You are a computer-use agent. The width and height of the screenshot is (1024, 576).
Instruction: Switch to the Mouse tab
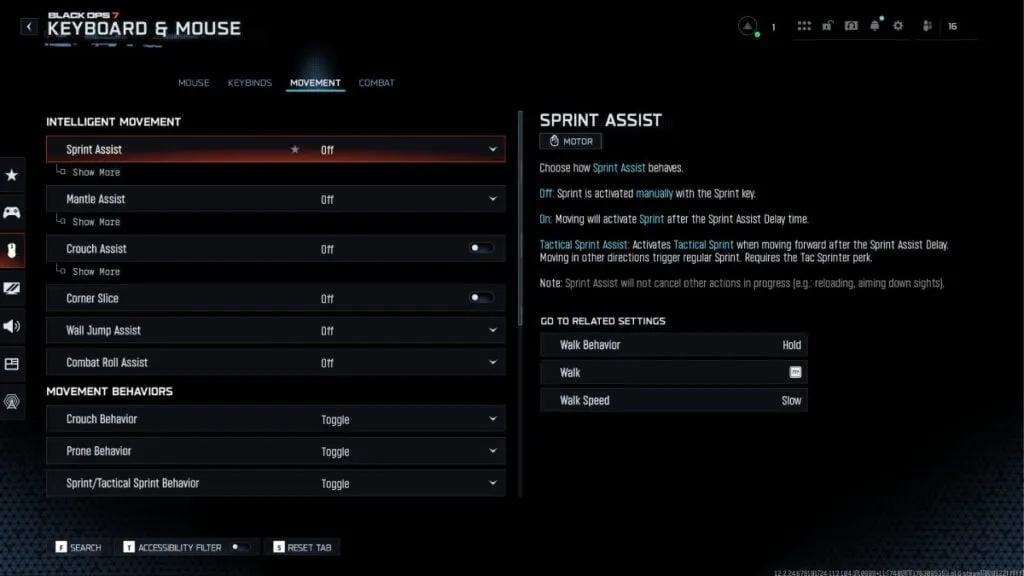193,83
